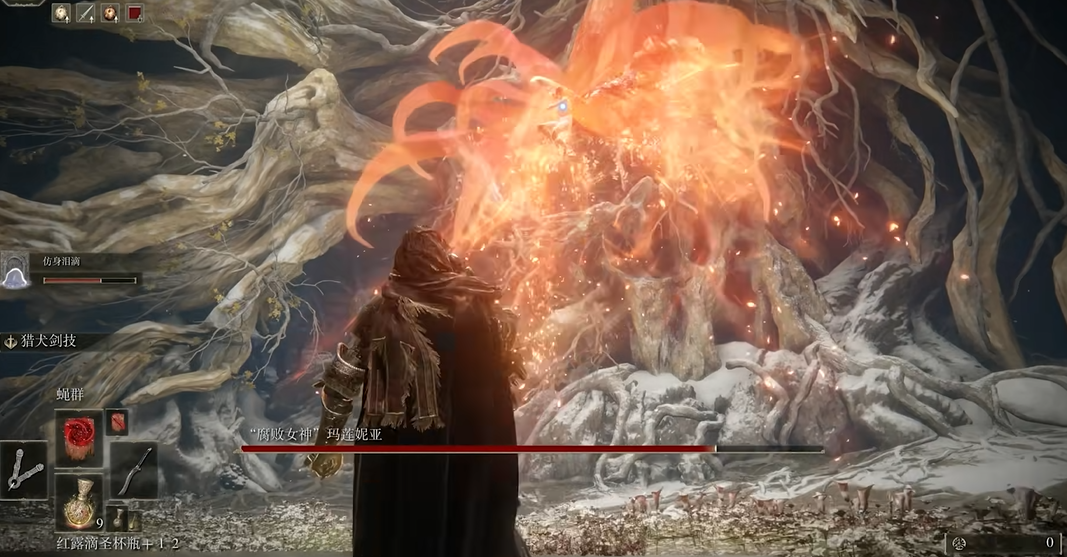The height and width of the screenshot is (557, 1067).
Task: Click the flail left-hand weapon slot
Action: 24,469
